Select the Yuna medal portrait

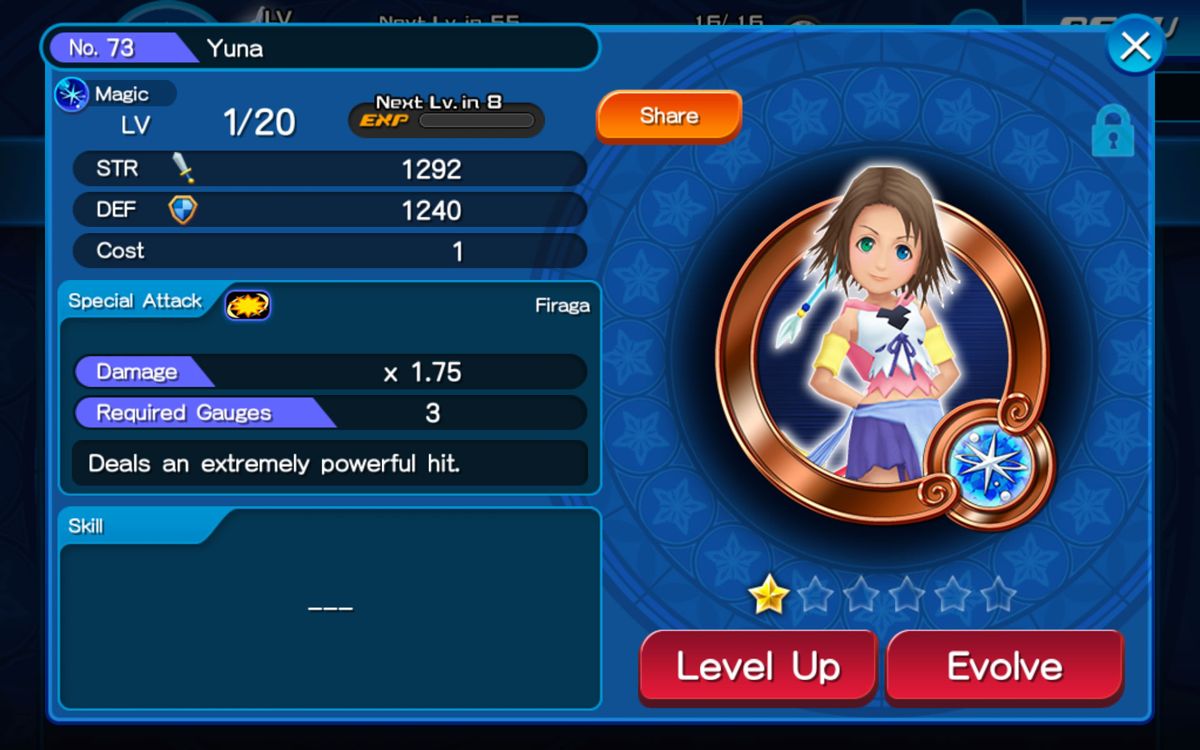coord(882,350)
